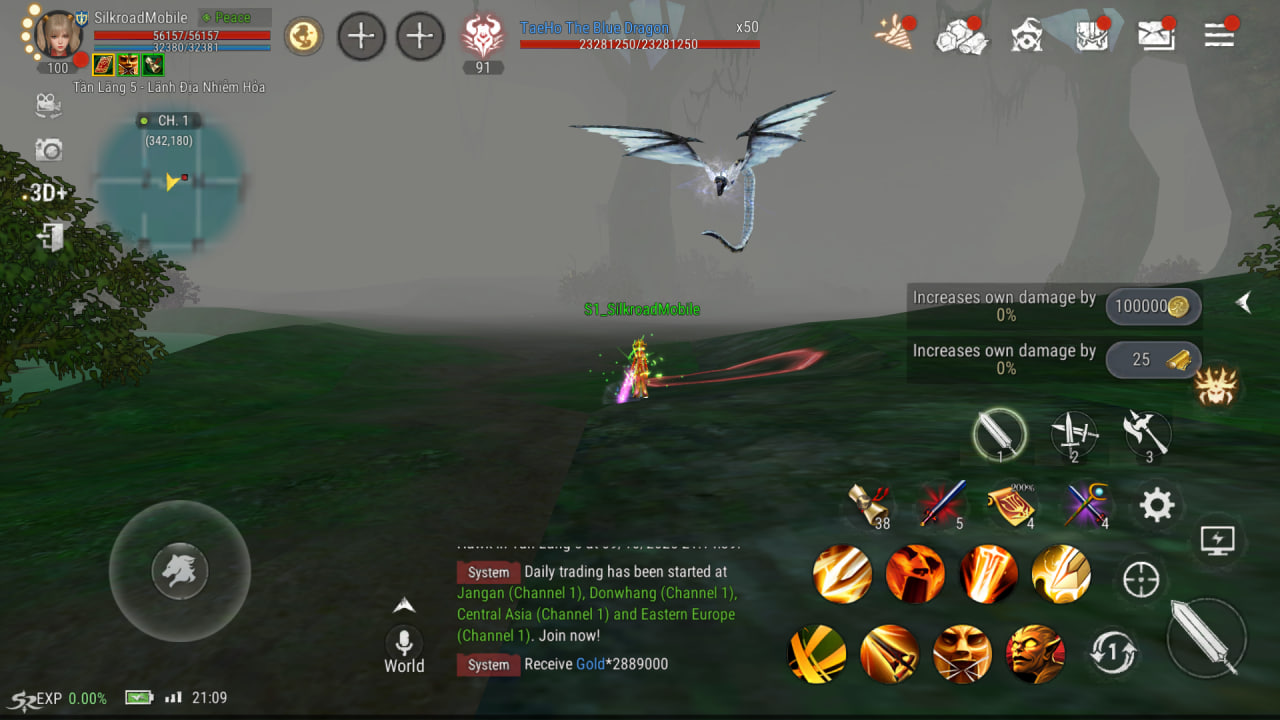Toggle the crosshair target lock button
1280x720 pixels.
1141,580
